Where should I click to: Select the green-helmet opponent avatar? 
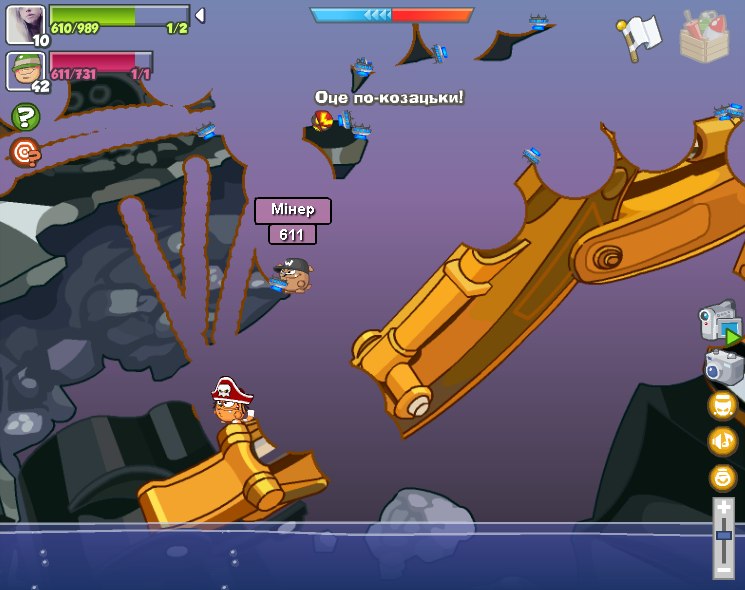pyautogui.click(x=25, y=71)
